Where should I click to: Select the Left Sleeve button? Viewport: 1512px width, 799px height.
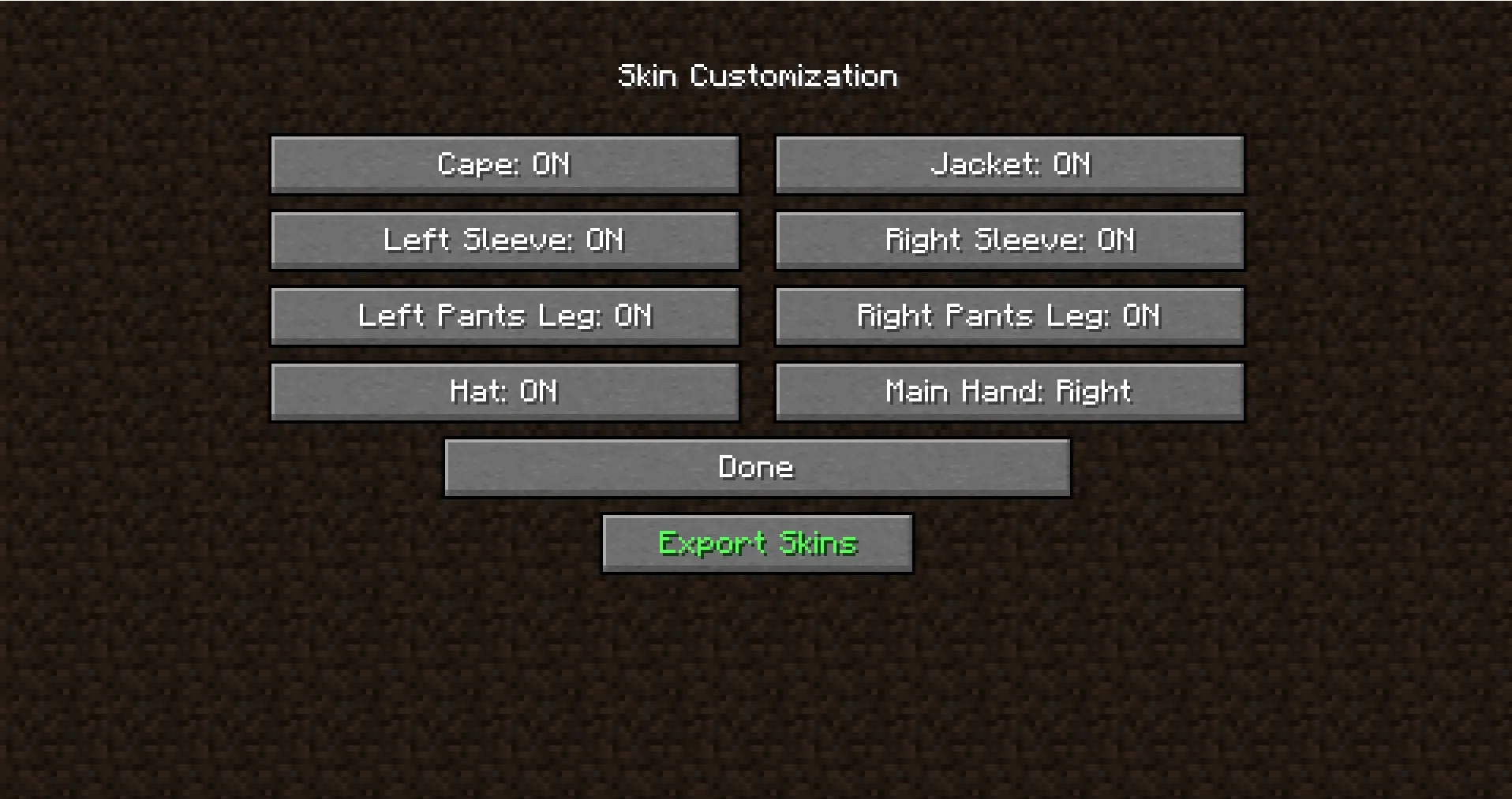(504, 241)
